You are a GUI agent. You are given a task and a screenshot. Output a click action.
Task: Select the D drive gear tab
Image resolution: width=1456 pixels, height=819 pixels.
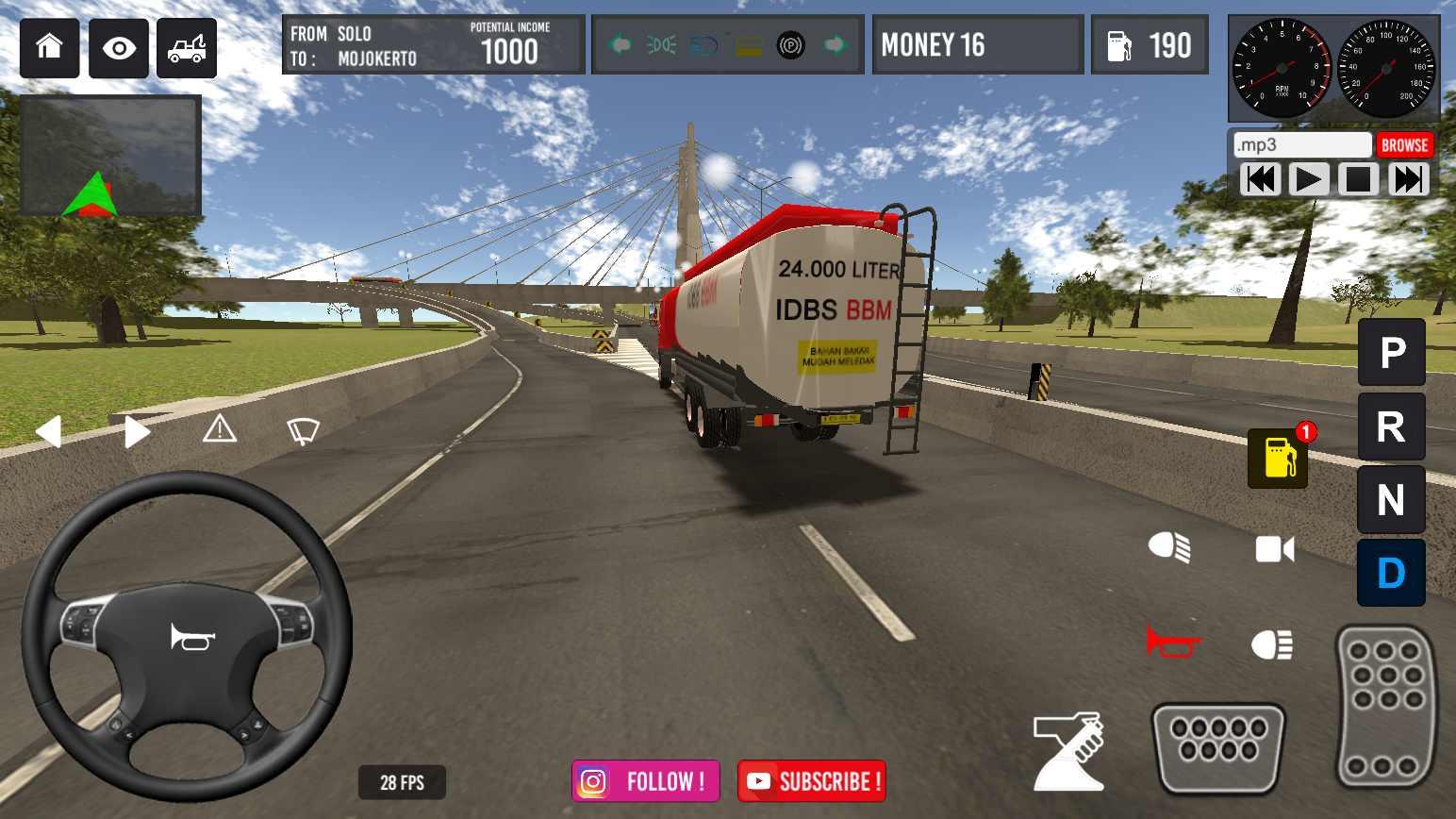click(1390, 573)
